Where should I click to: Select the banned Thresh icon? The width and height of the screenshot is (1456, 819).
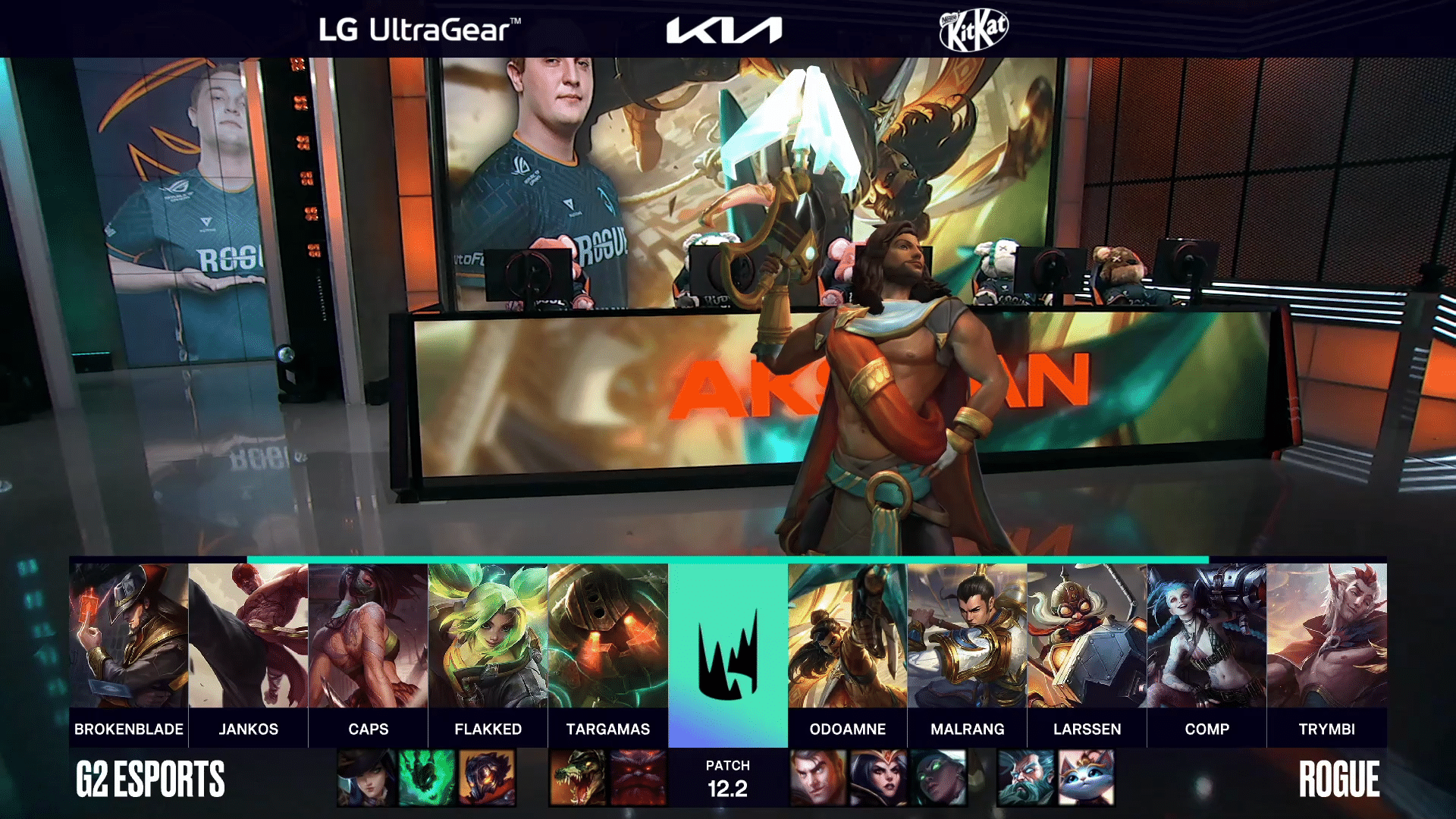(426, 777)
